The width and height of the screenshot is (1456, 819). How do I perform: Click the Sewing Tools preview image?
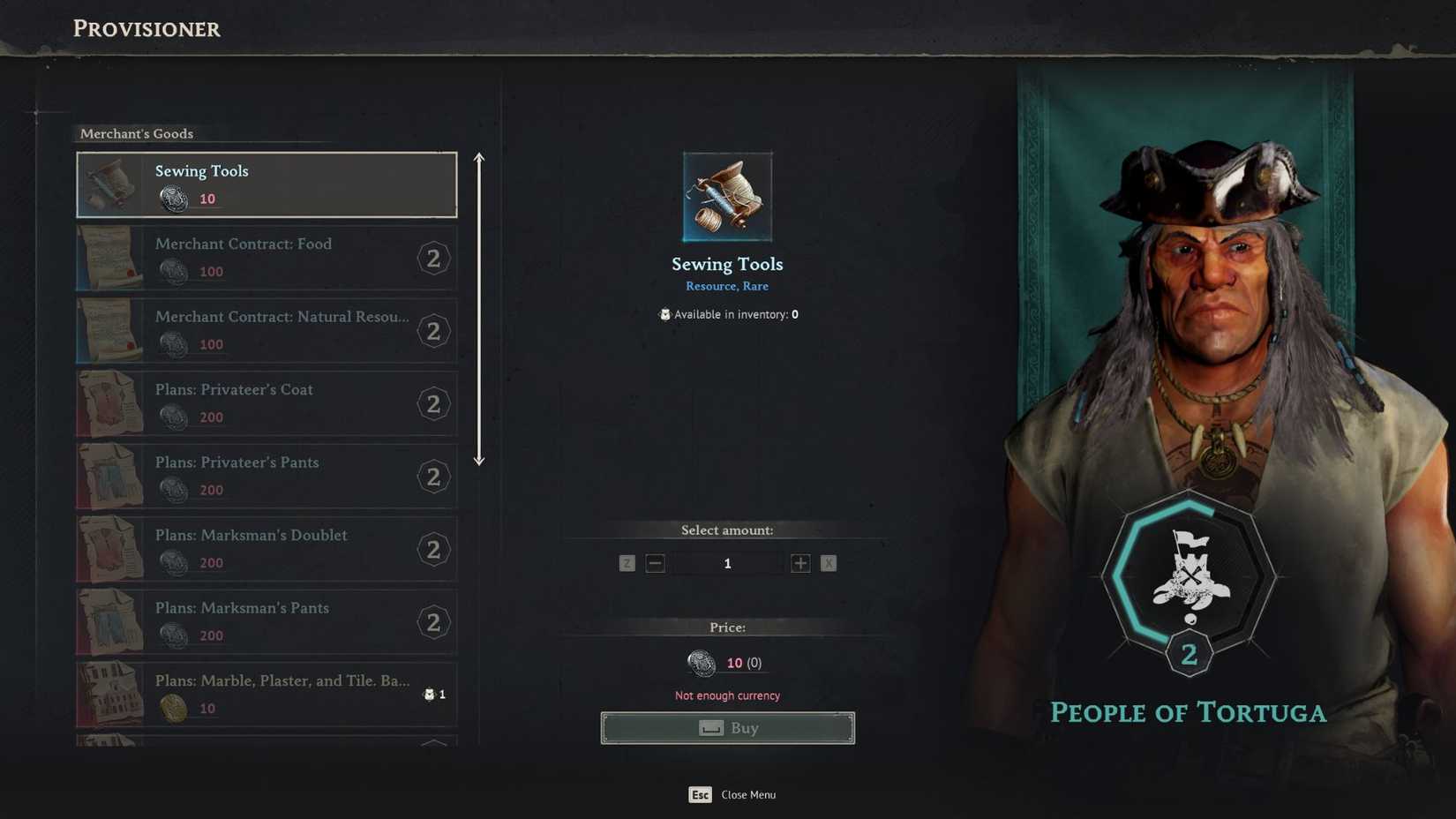click(x=727, y=195)
